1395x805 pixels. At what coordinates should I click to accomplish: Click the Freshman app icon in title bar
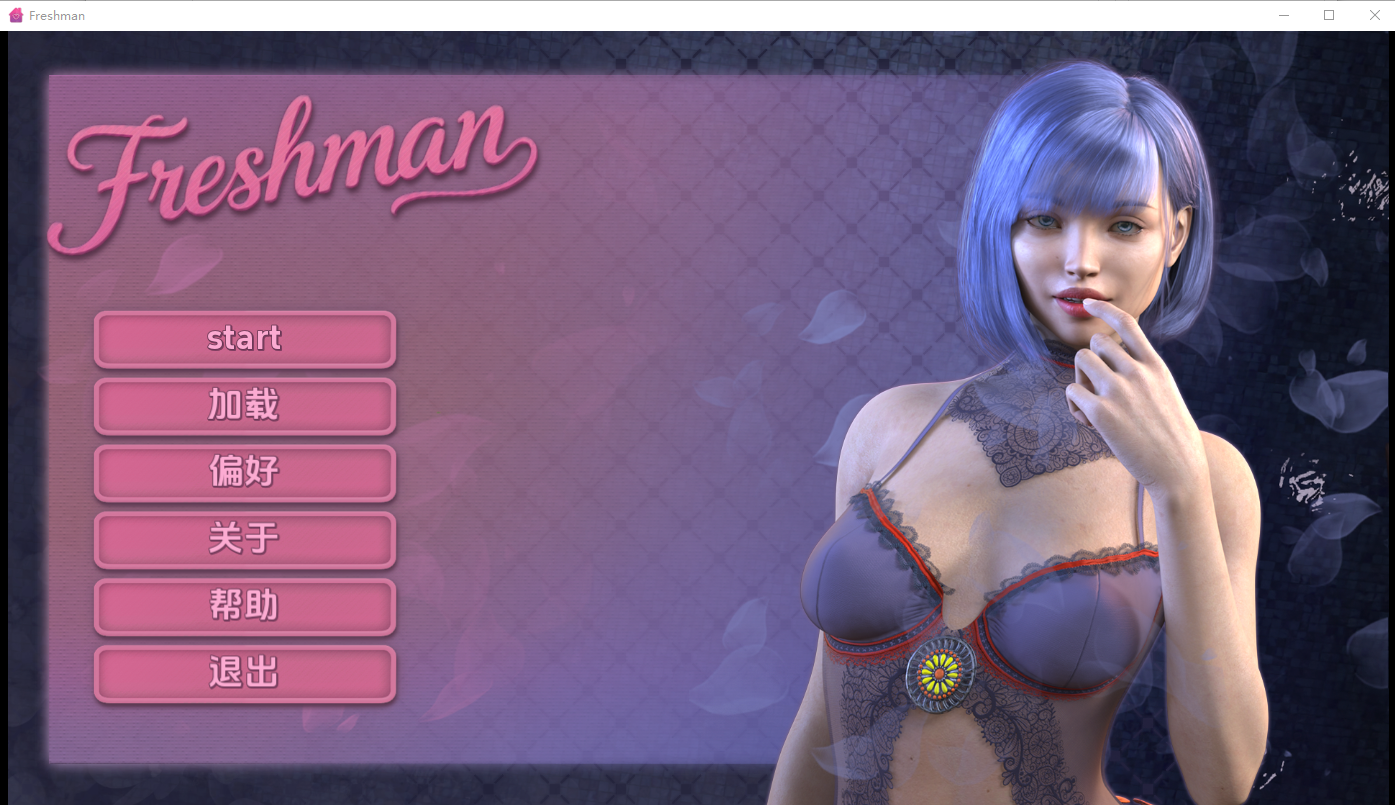(x=15, y=14)
